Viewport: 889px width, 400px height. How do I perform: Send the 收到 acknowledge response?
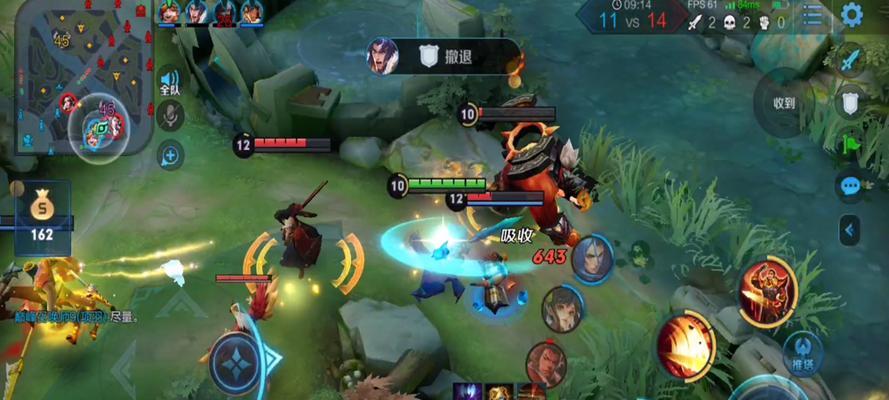(x=785, y=103)
